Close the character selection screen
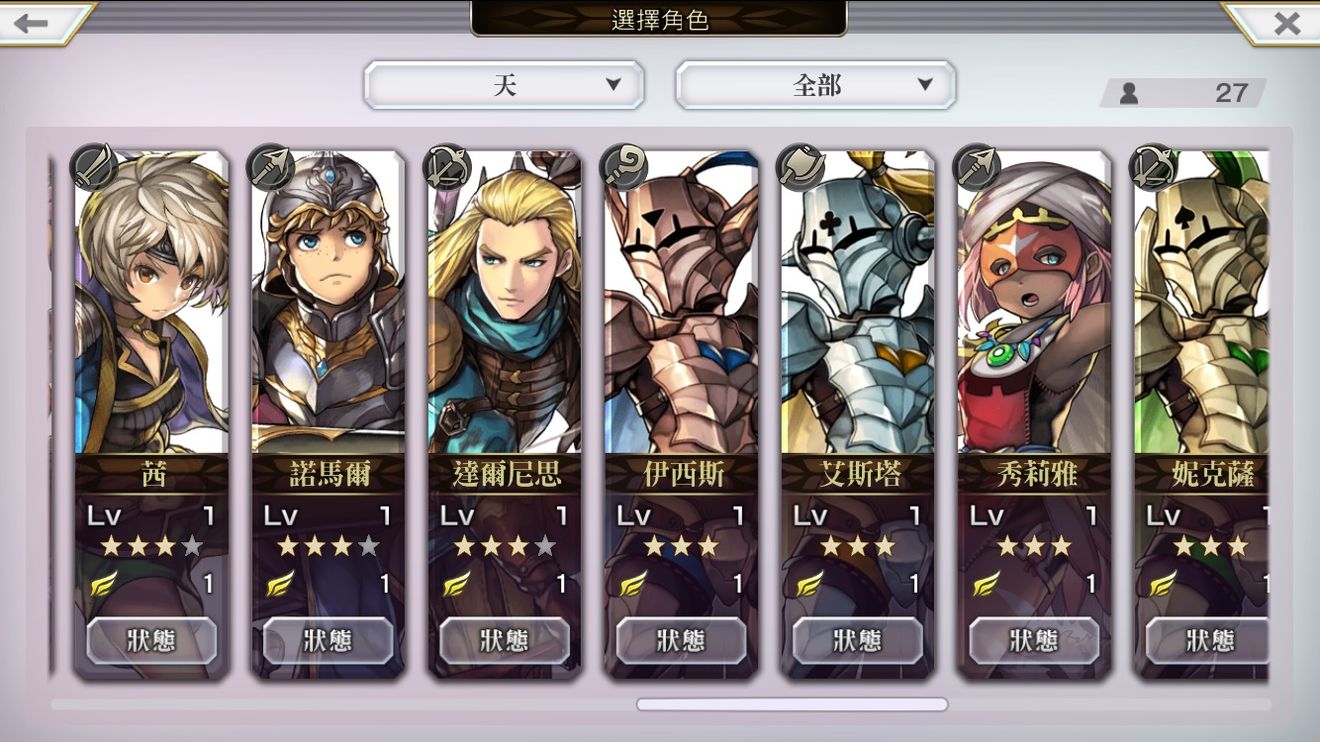 click(x=1286, y=23)
